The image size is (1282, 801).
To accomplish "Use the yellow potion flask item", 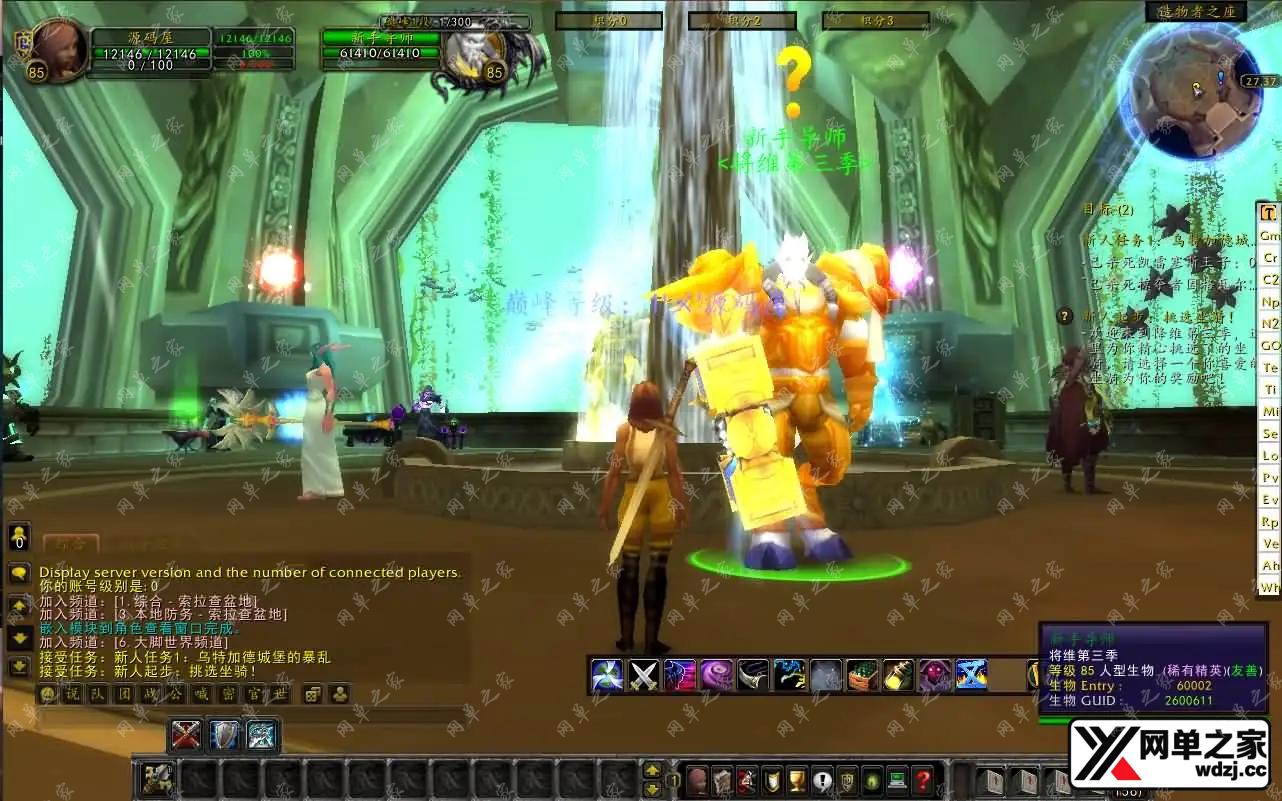I will tap(898, 676).
